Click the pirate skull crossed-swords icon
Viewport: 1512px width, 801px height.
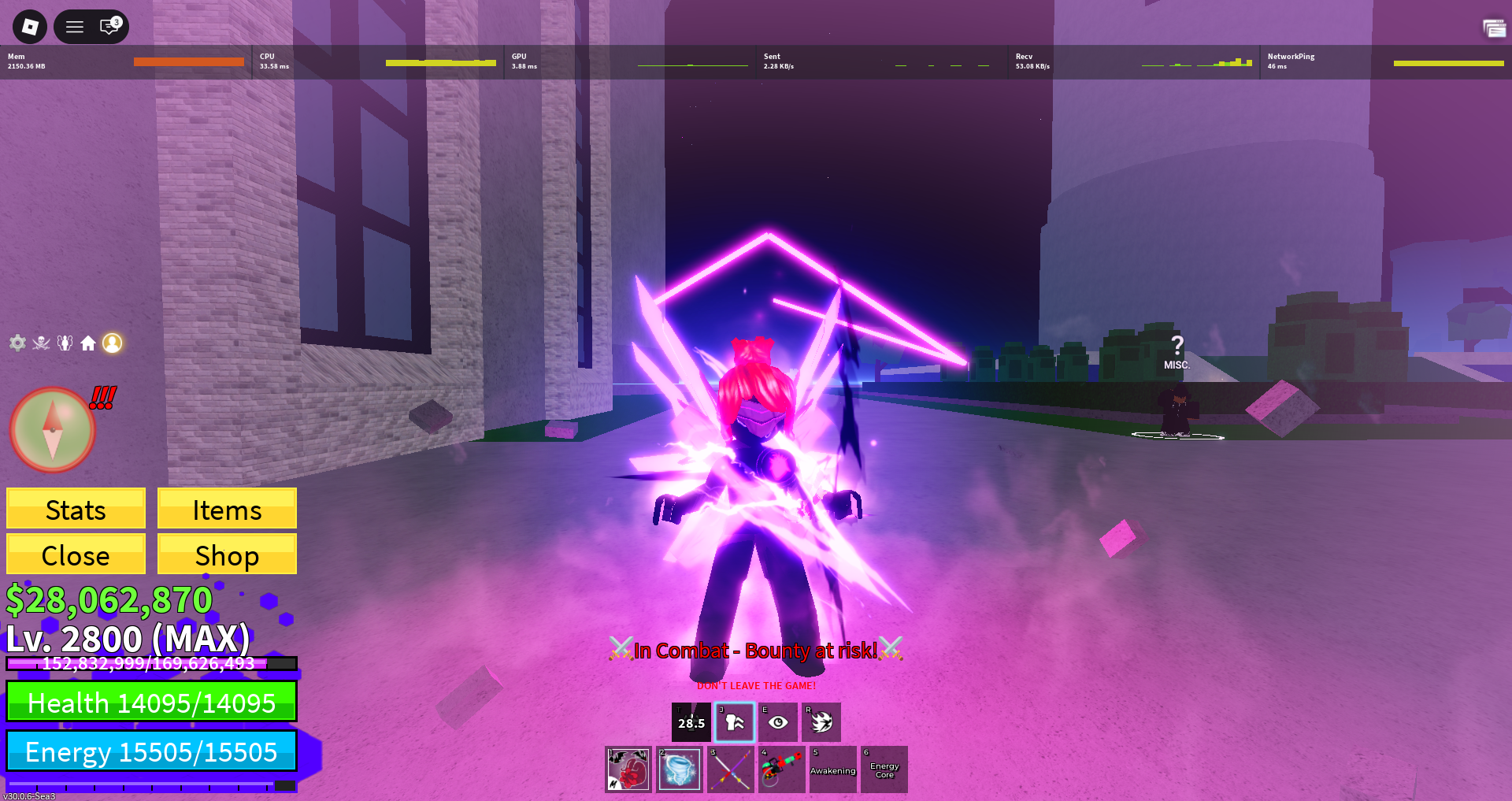[x=41, y=343]
